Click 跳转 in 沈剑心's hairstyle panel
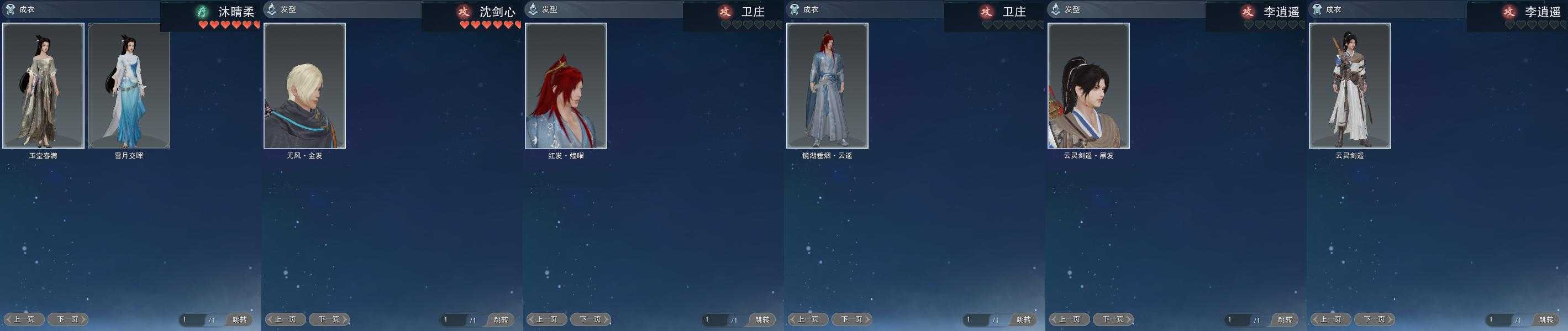1568x331 pixels. coord(501,319)
